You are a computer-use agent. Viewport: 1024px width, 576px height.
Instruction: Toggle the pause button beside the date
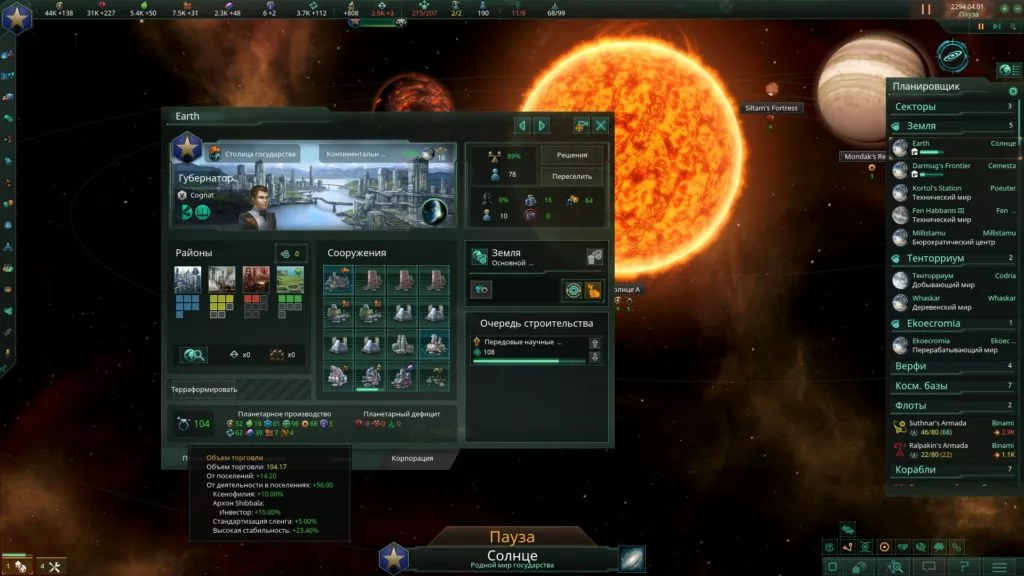coord(925,9)
